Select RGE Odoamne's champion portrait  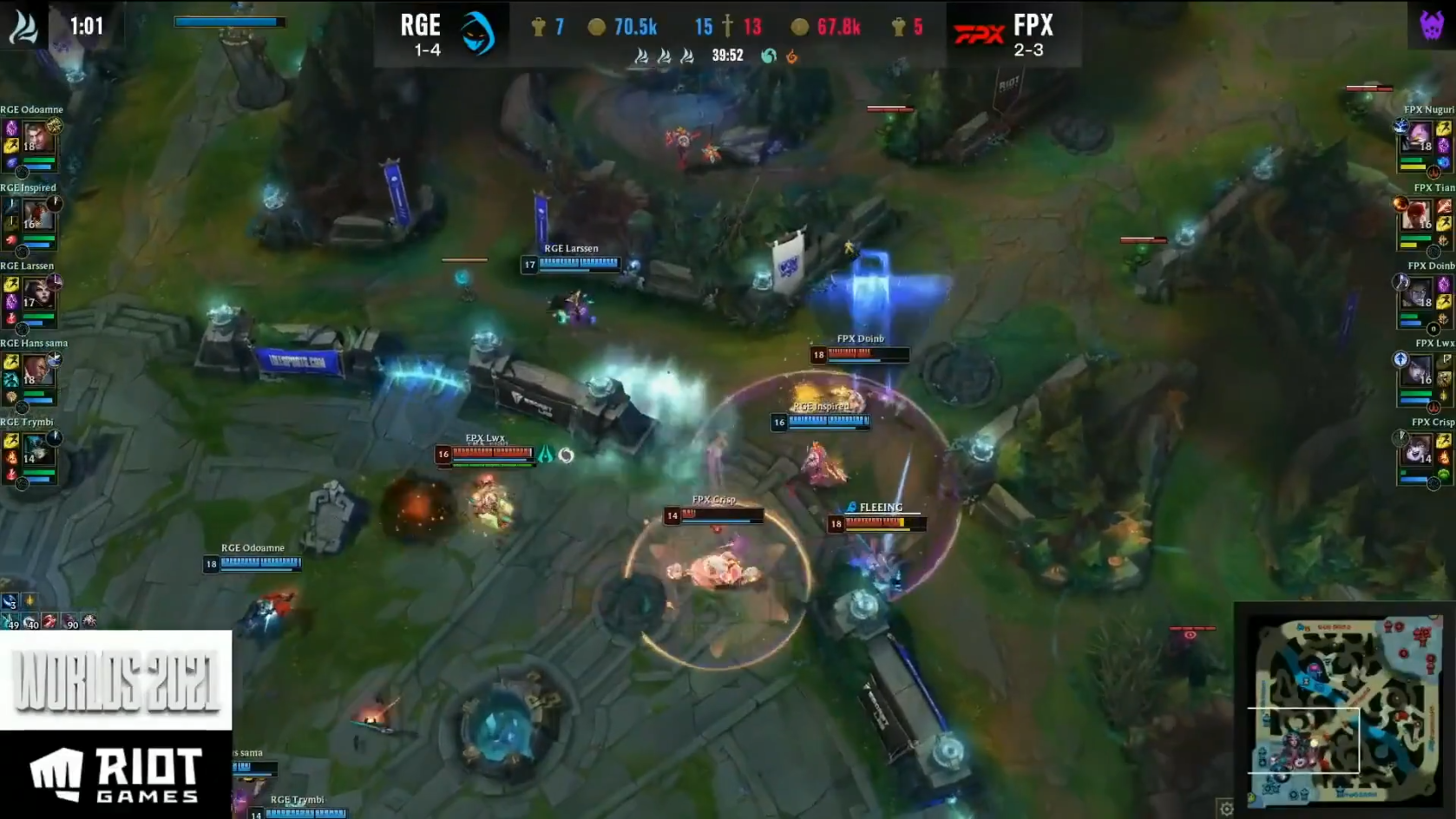(36, 137)
